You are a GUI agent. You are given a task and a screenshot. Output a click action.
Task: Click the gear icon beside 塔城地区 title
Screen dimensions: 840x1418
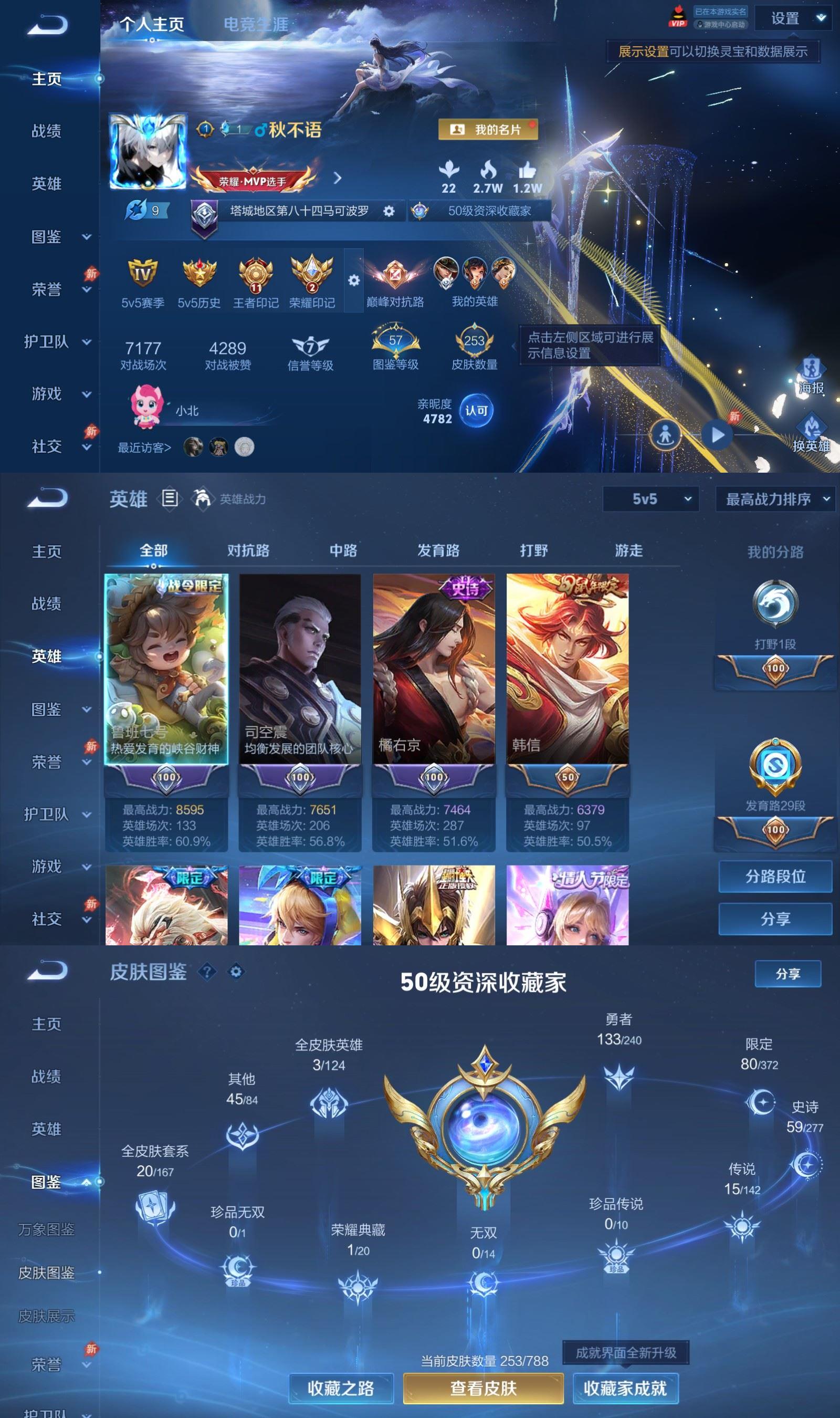(x=388, y=212)
